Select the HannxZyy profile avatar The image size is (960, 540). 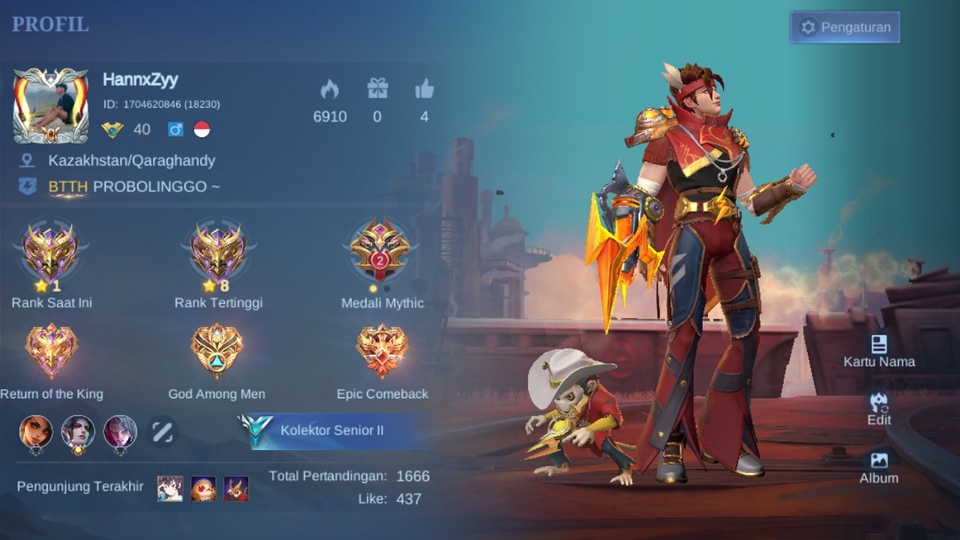point(50,105)
